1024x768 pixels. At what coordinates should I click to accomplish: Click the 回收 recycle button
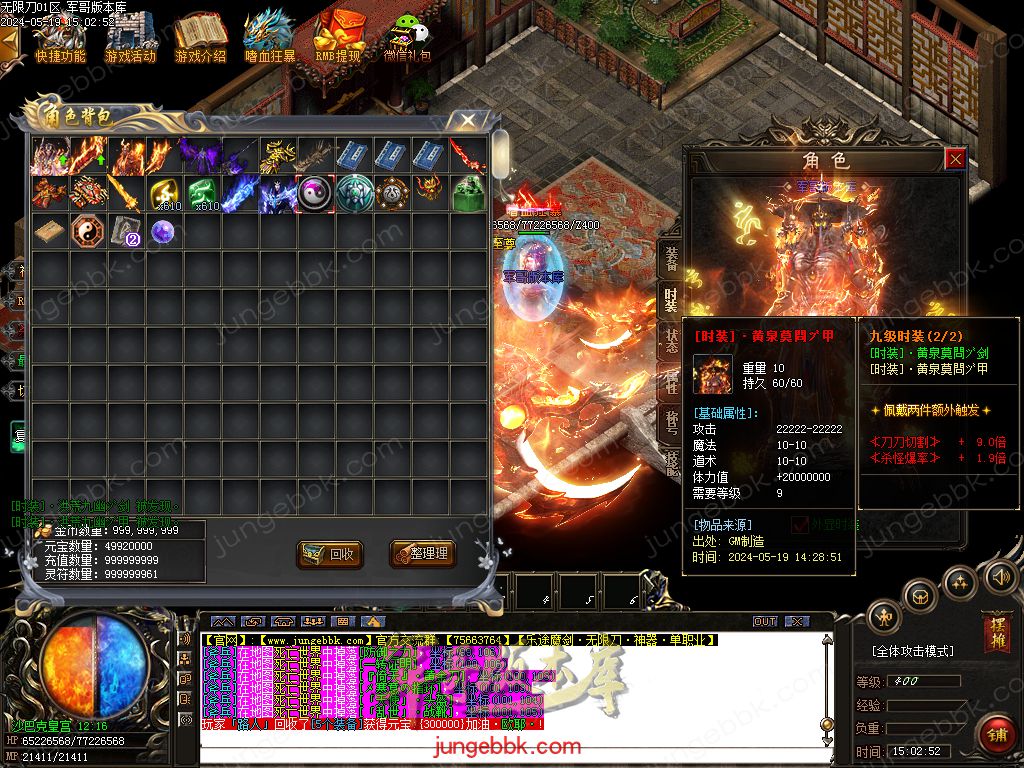(330, 554)
